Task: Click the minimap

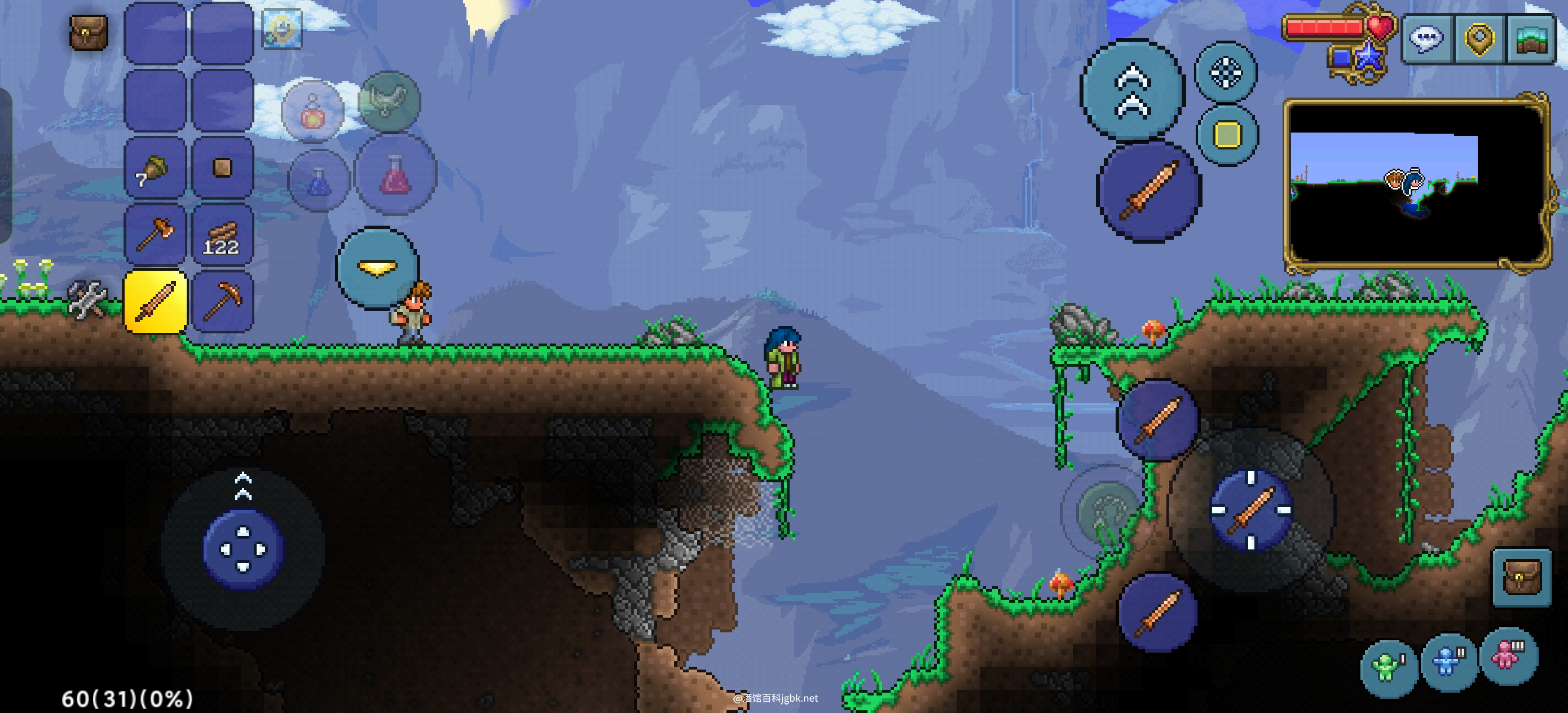Action: pyautogui.click(x=1416, y=183)
